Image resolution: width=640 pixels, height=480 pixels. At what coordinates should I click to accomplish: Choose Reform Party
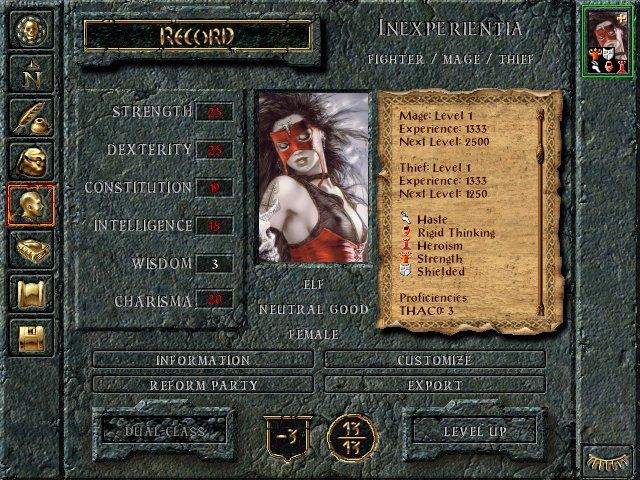tap(203, 384)
